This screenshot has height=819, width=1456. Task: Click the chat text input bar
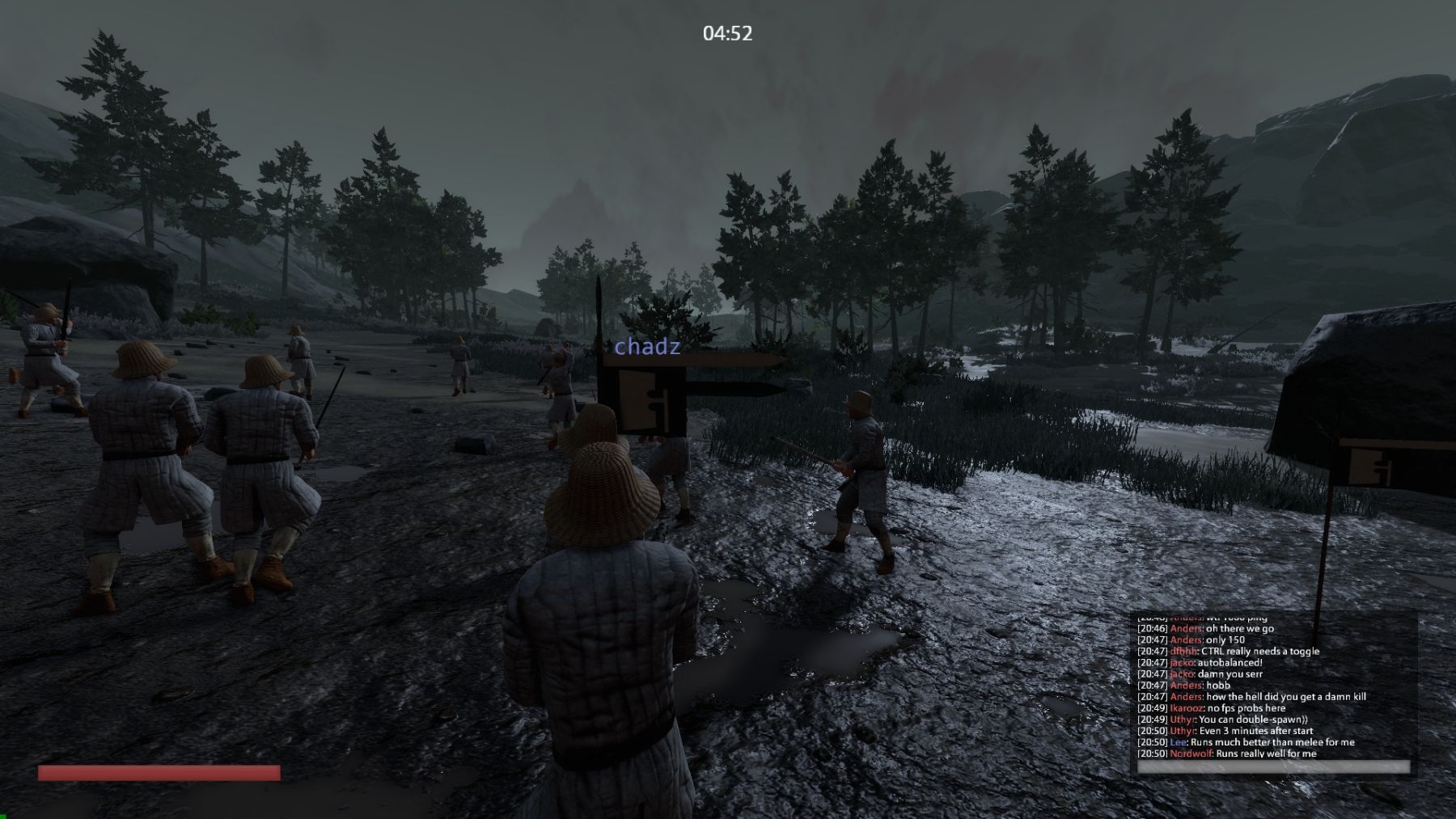point(1273,767)
